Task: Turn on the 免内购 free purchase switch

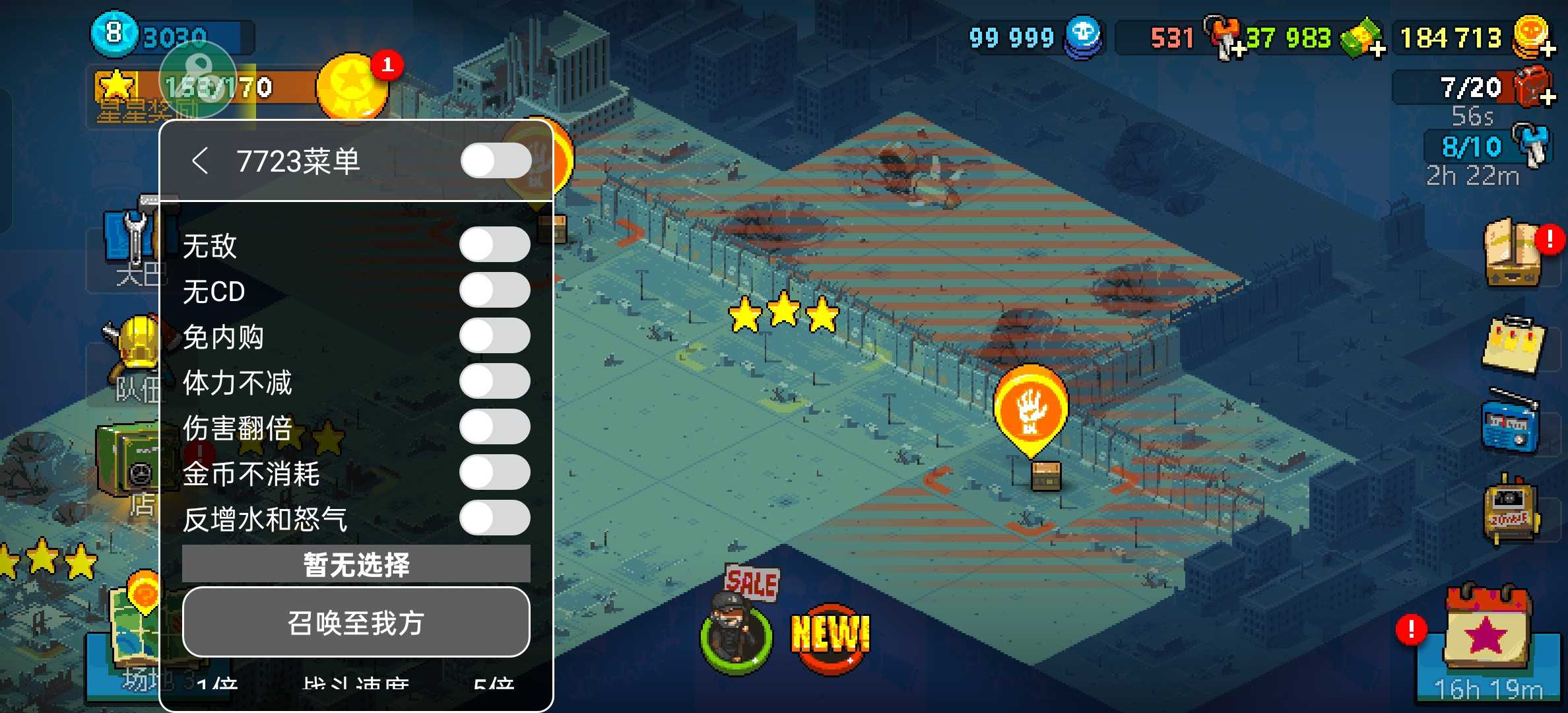Action: (x=494, y=336)
